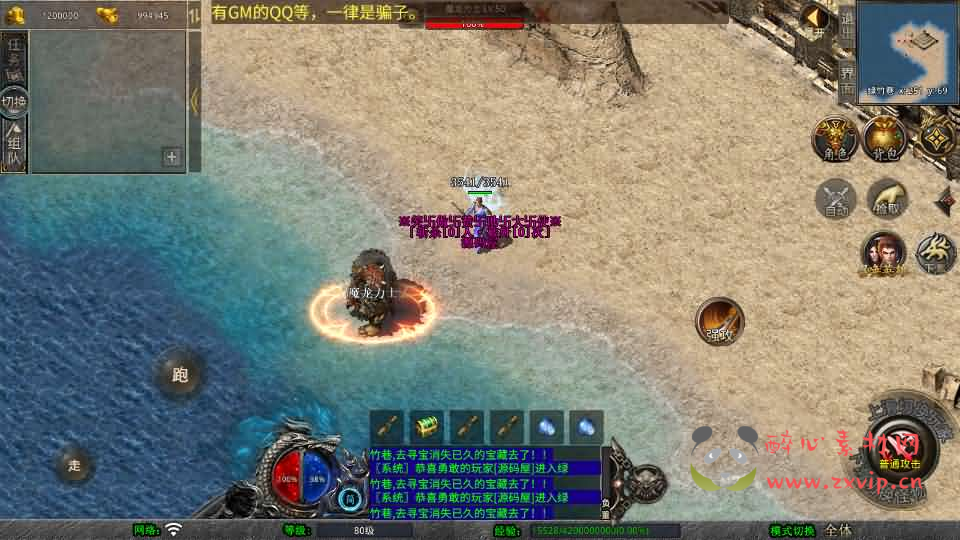Switch panel with the 切换 button

14,101
